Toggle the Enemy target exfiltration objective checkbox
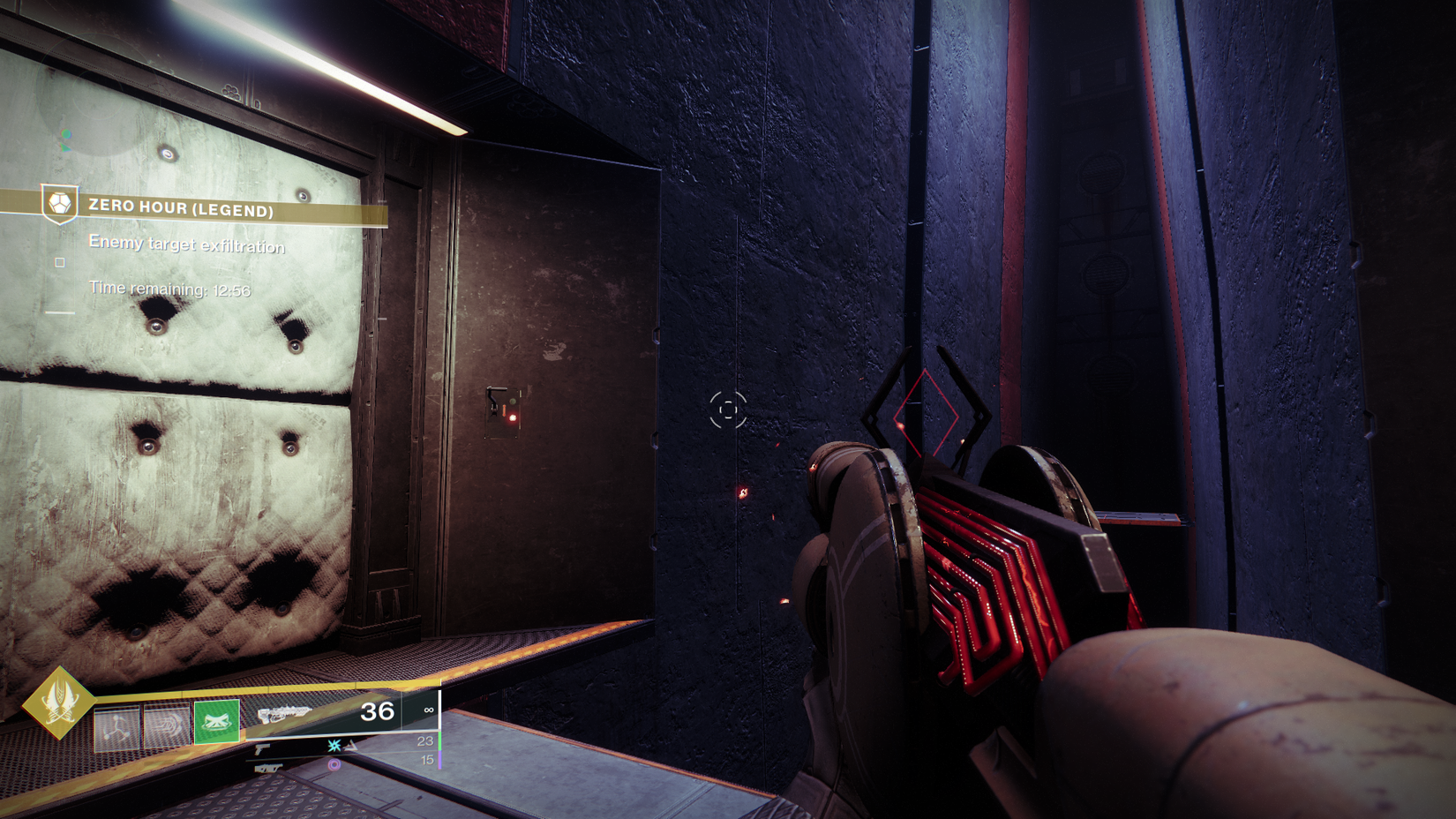 [x=61, y=261]
